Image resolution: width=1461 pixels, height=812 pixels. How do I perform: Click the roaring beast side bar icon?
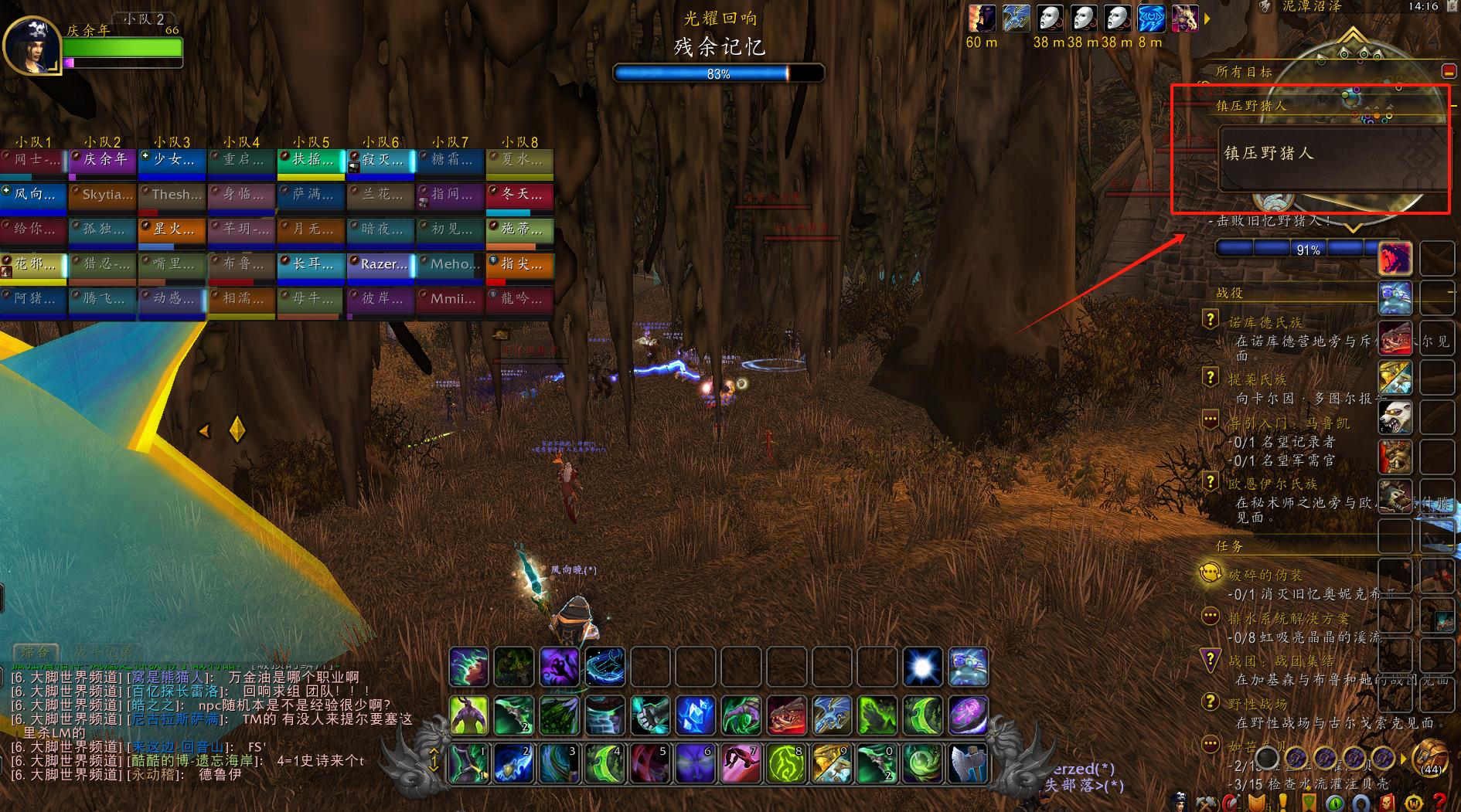click(1395, 258)
